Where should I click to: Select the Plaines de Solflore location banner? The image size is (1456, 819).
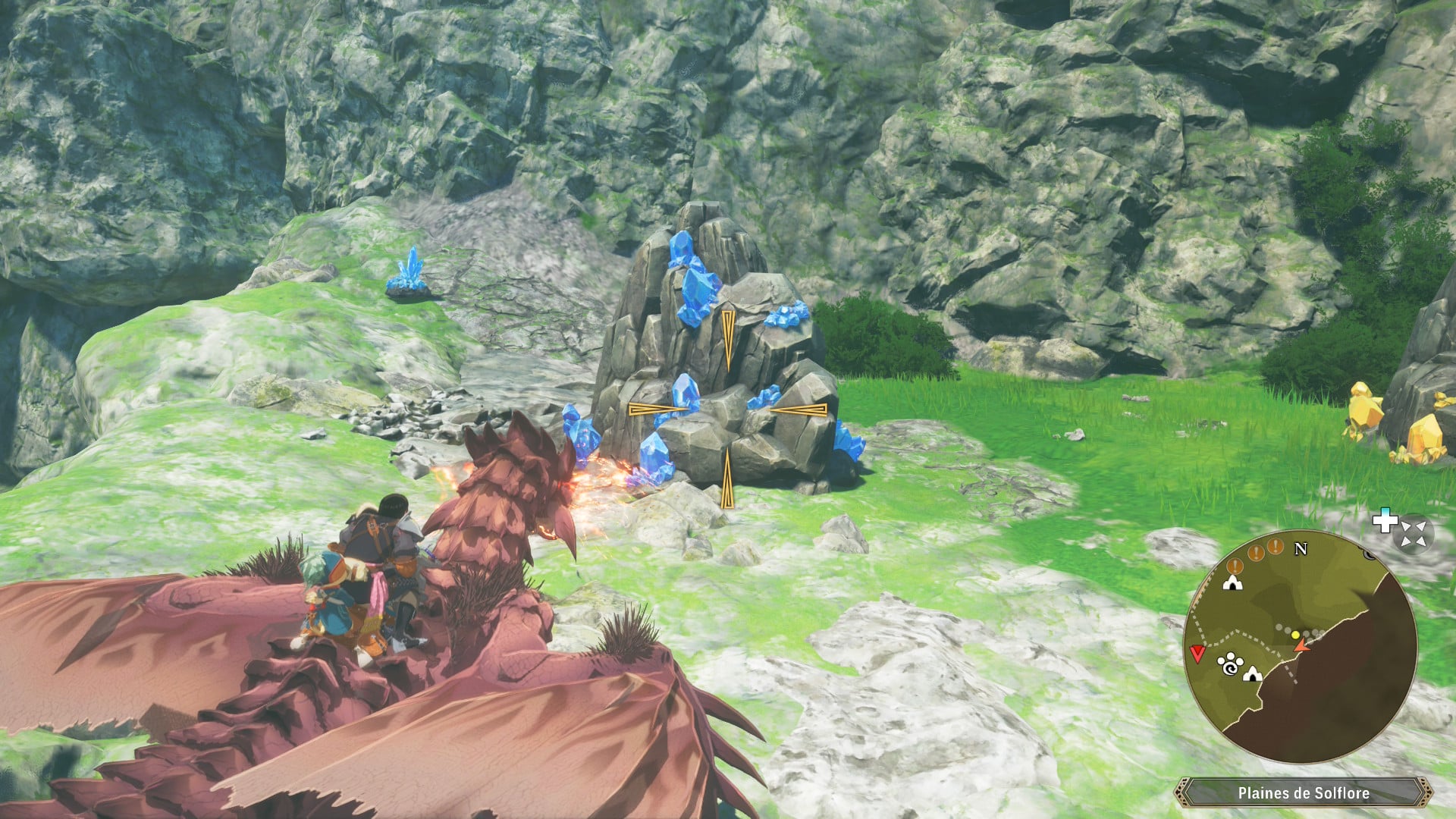(1303, 793)
